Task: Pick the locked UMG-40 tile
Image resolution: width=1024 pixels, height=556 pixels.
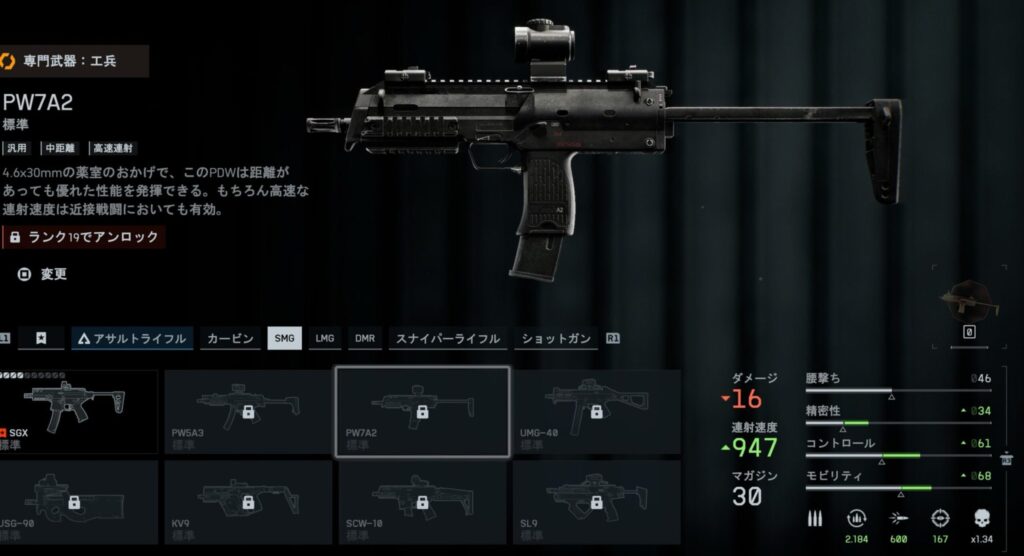Action: (x=596, y=411)
